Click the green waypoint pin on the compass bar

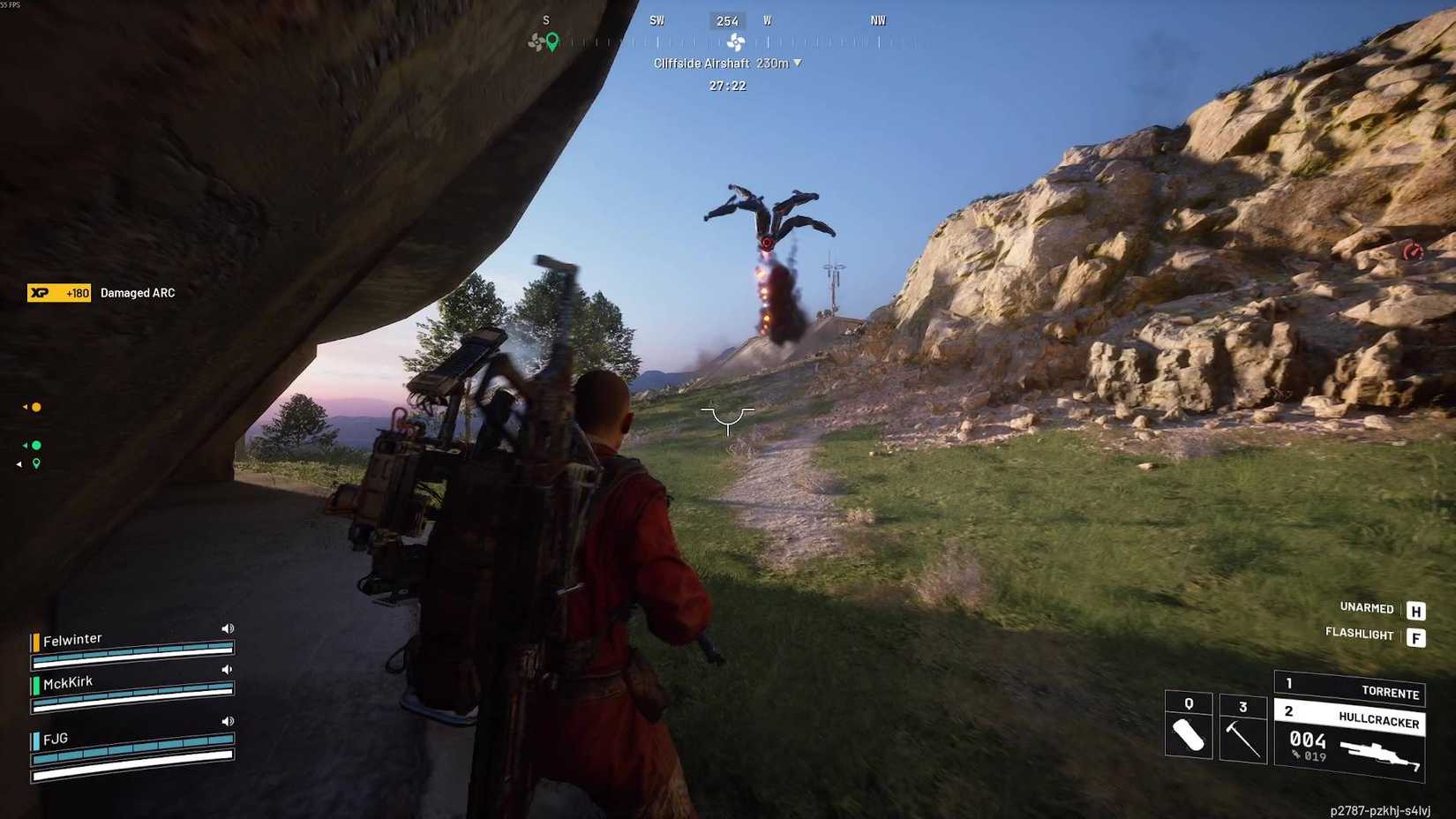pyautogui.click(x=550, y=41)
